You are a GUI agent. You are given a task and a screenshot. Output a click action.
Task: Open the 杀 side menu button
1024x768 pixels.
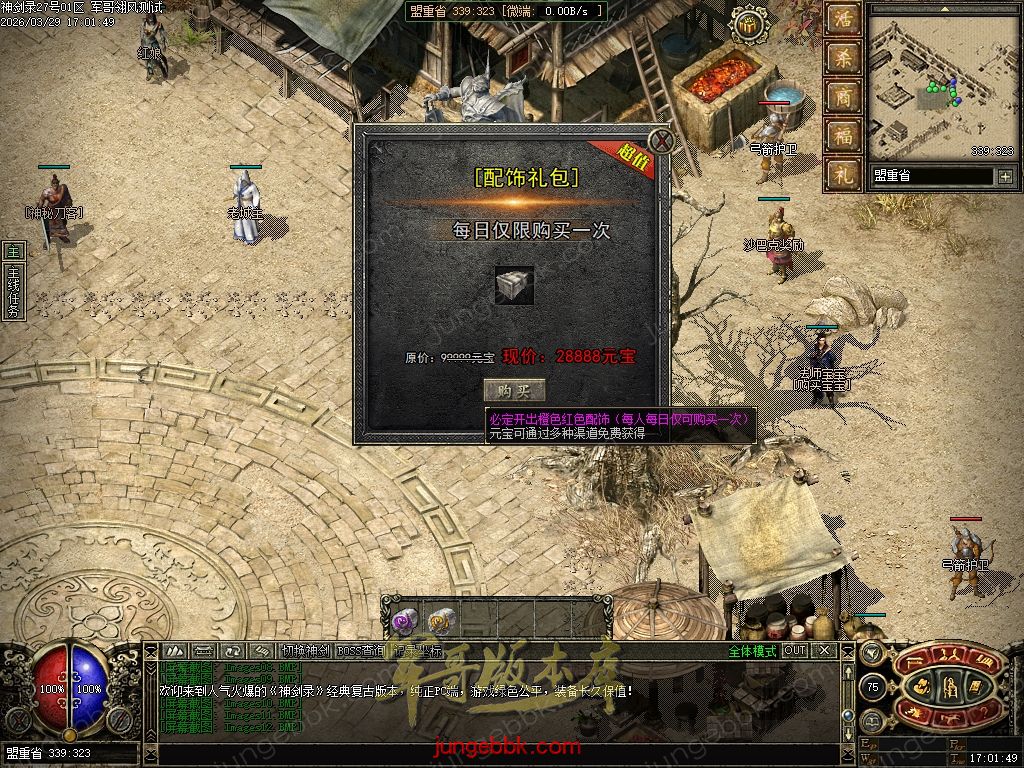pos(842,58)
